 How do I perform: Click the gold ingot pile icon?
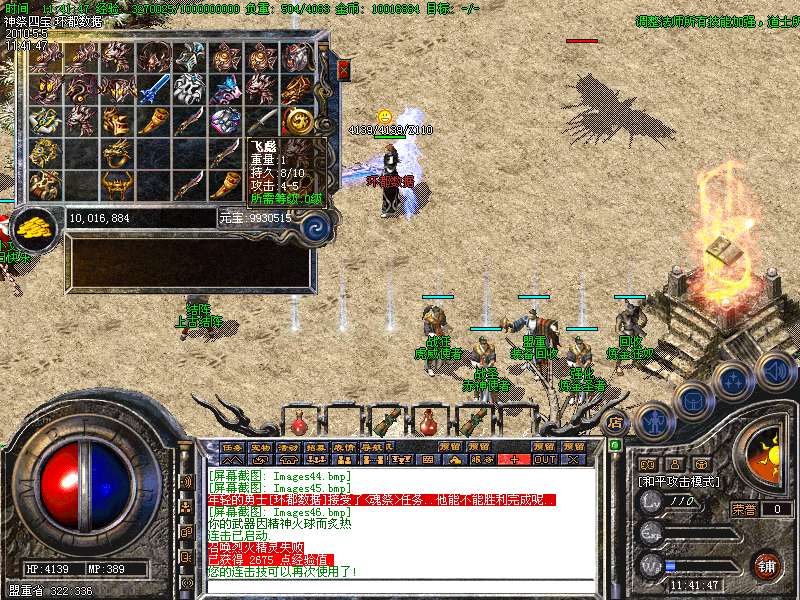pyautogui.click(x=36, y=223)
